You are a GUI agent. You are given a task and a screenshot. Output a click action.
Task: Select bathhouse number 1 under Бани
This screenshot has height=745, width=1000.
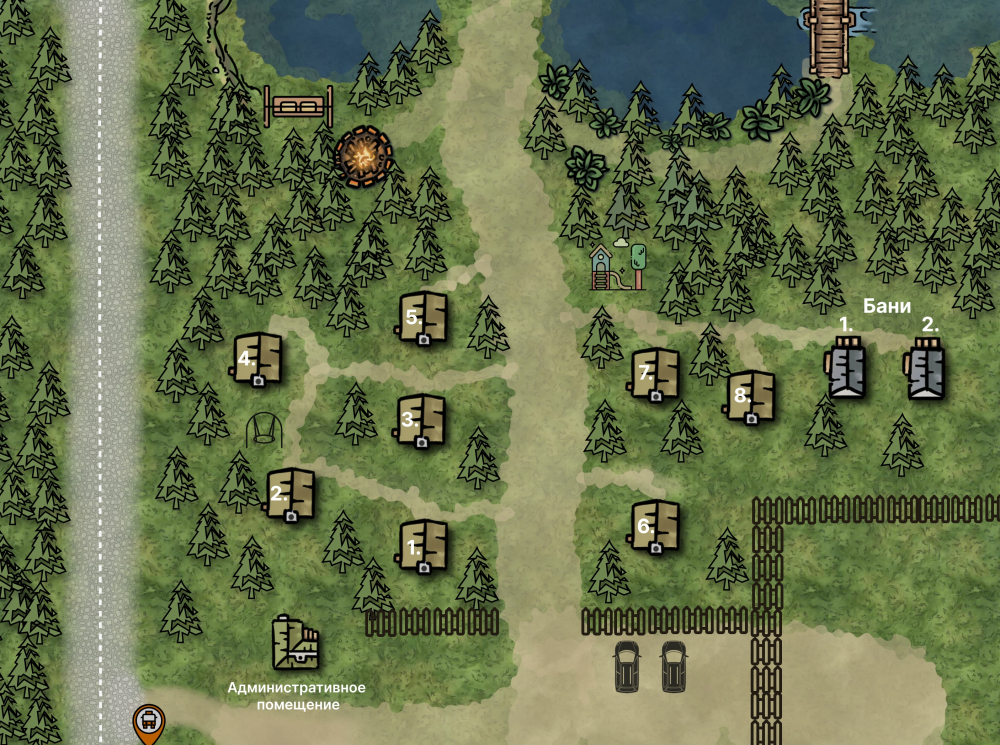coord(847,369)
